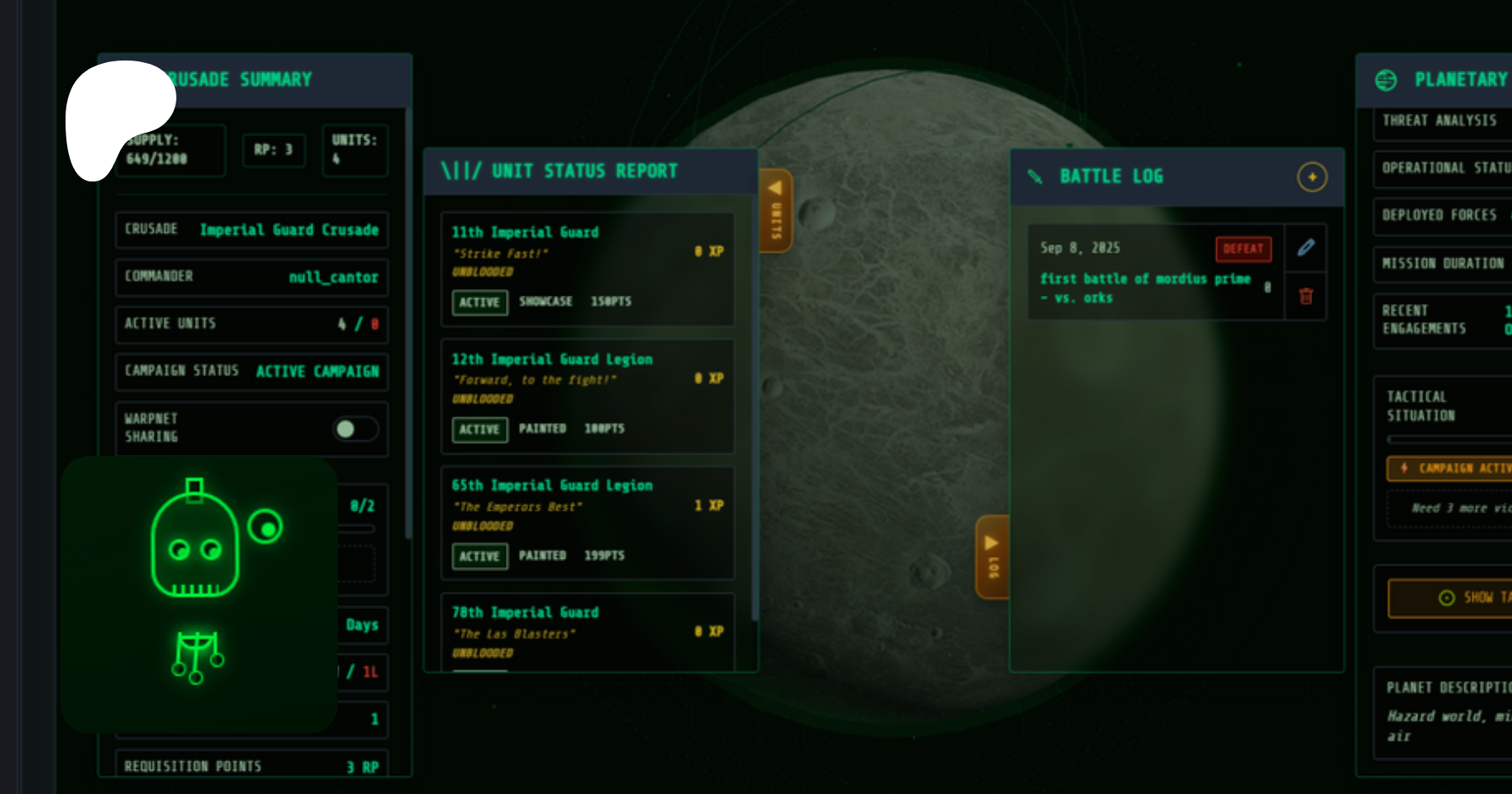Choose the 65th Imperial Guard Legion card
Viewport: 1512px width, 794px height.
point(586,522)
